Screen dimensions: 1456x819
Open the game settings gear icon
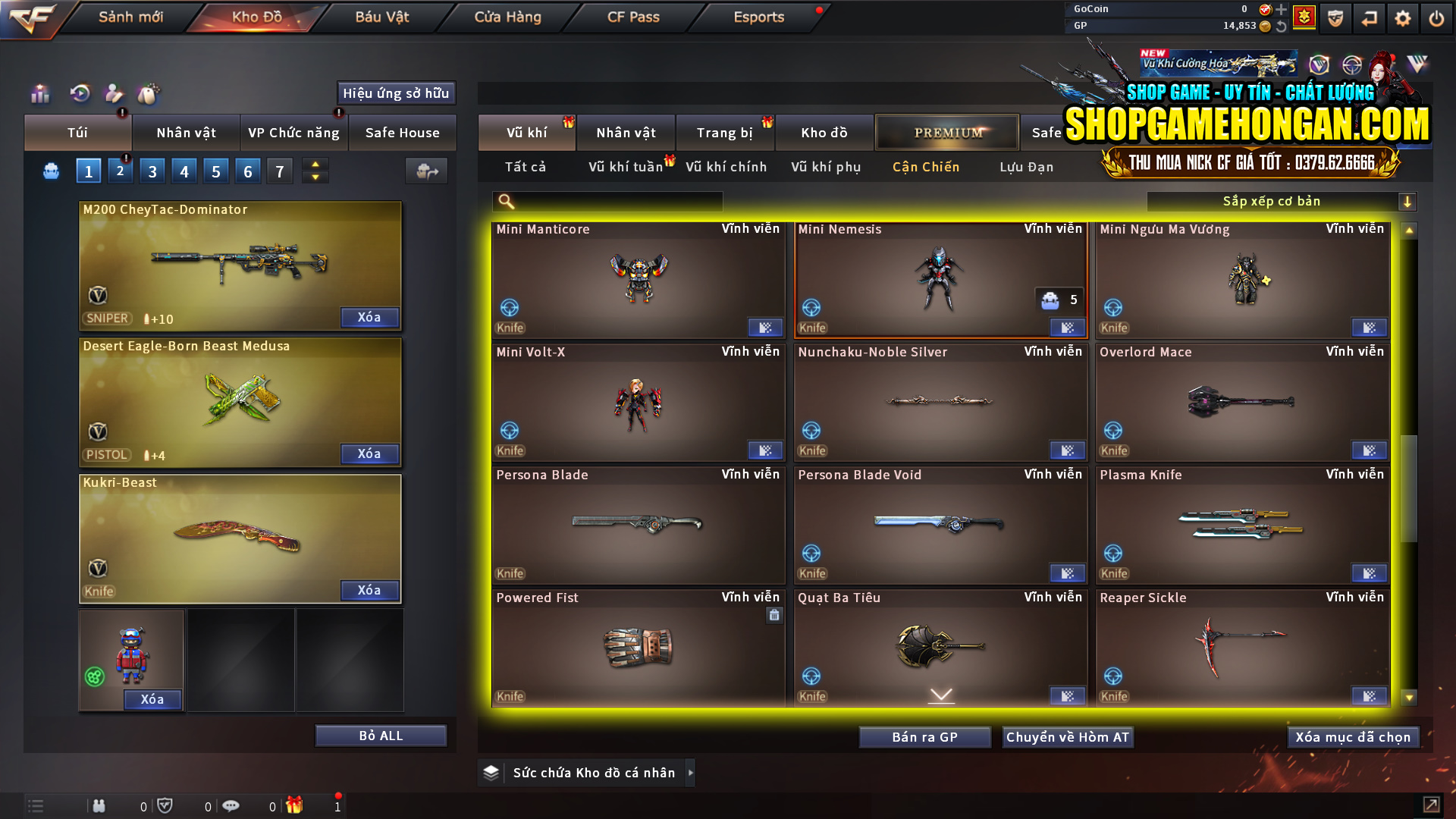tap(1404, 17)
